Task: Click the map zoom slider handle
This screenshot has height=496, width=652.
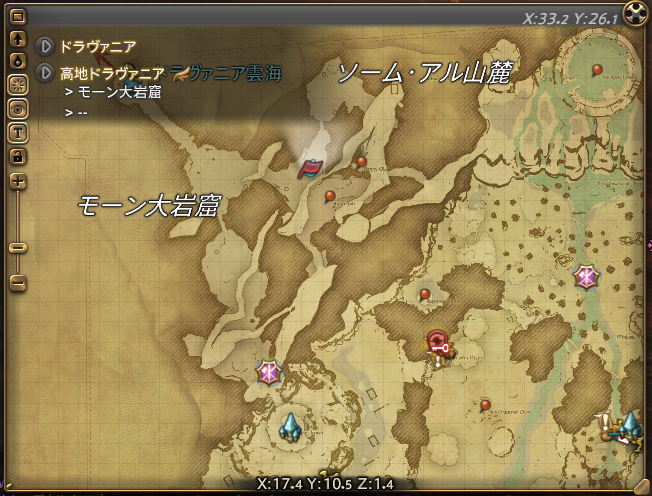Action: (x=18, y=247)
